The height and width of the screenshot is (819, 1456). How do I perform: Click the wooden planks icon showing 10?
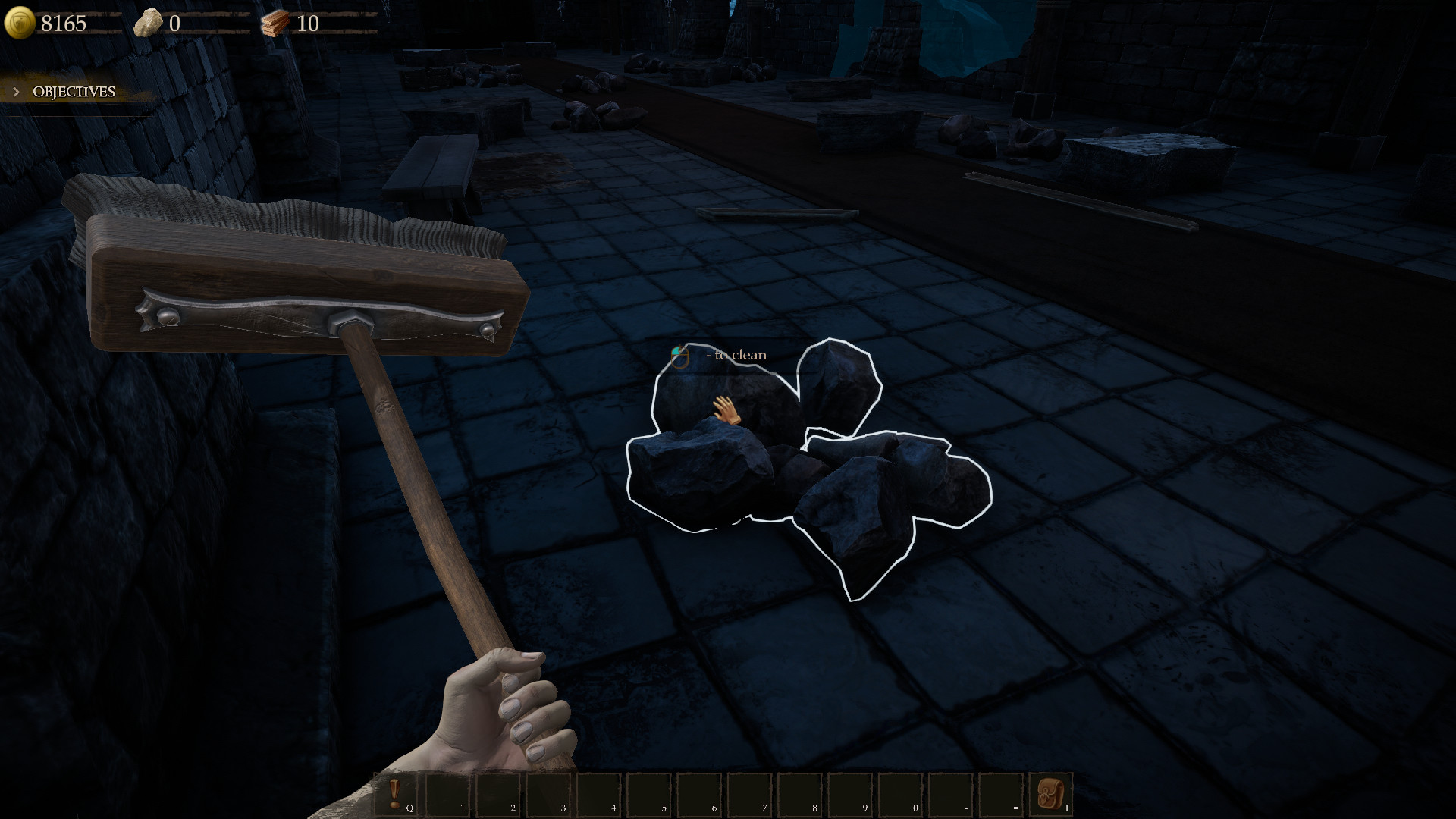(275, 21)
